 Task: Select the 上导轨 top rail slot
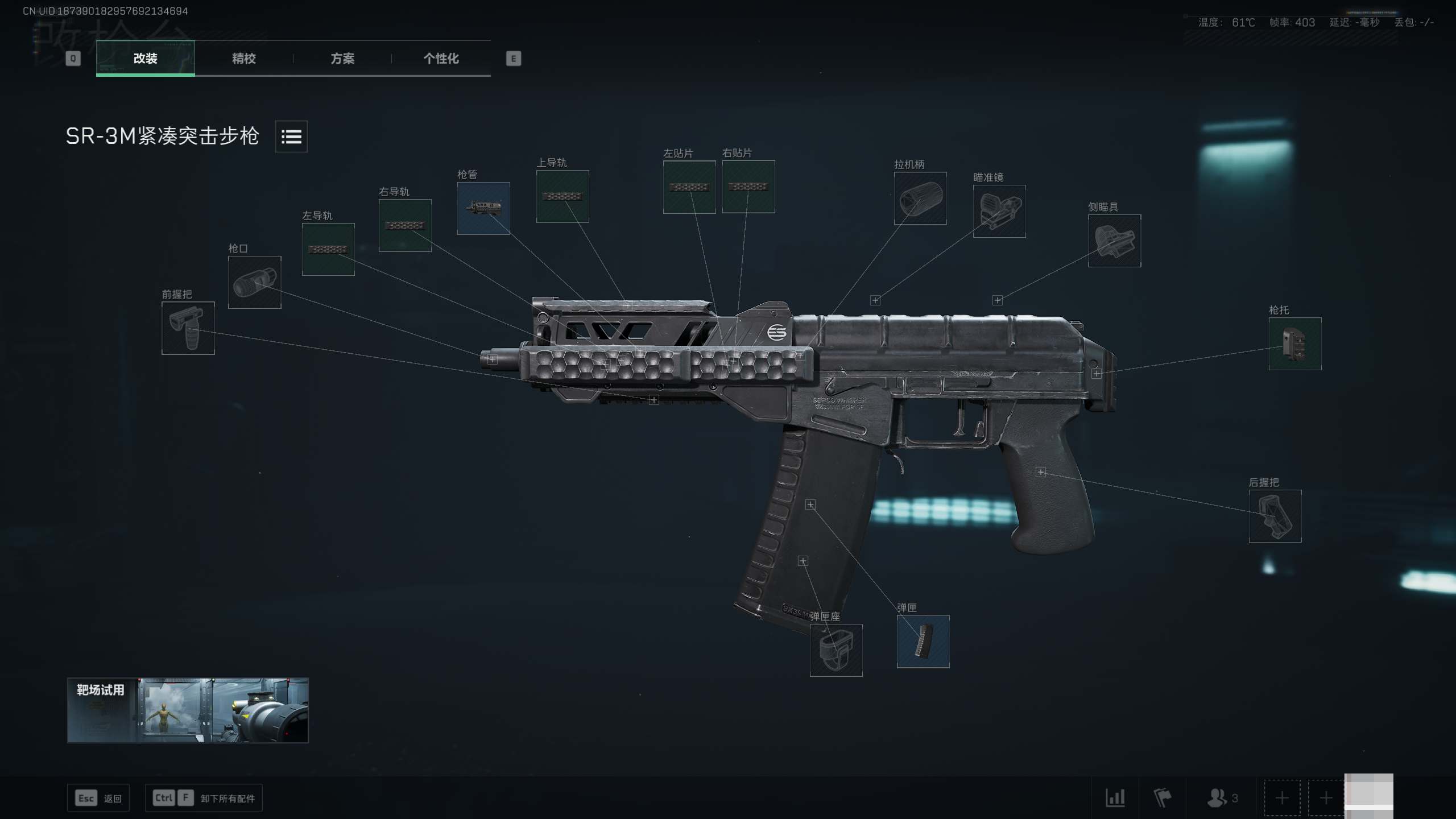[x=562, y=196]
